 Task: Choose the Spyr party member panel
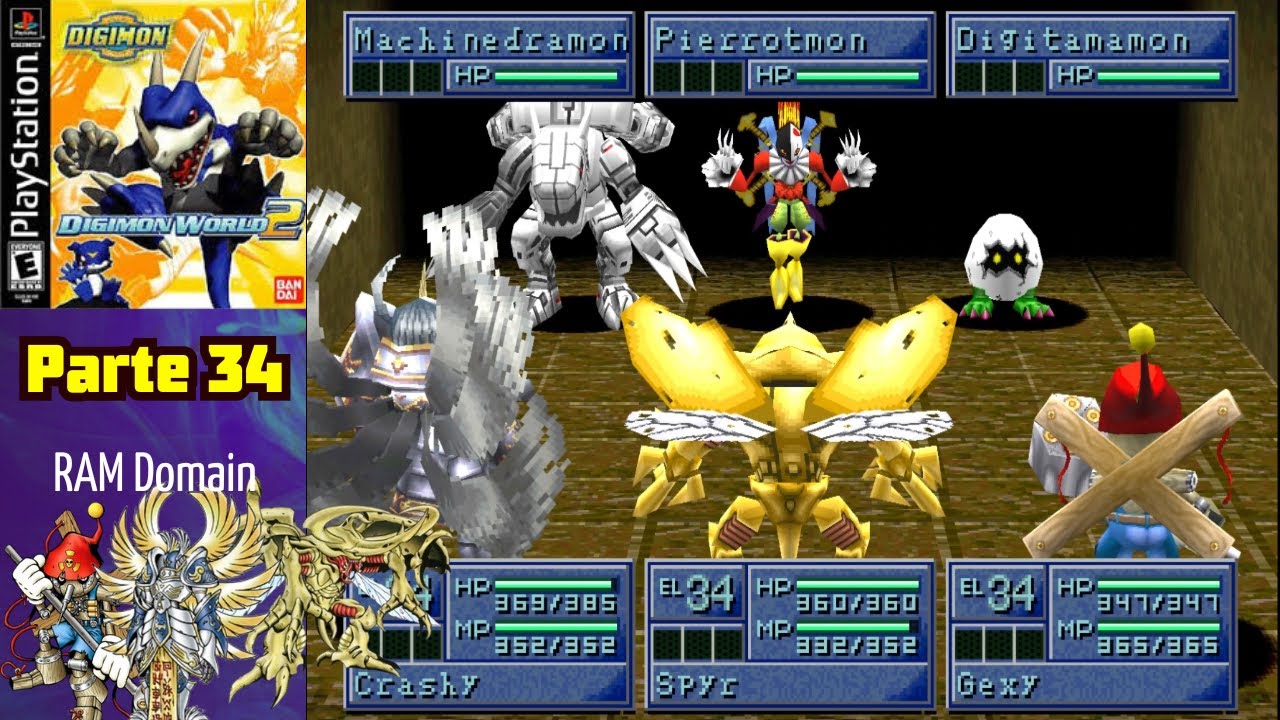pyautogui.click(x=790, y=633)
